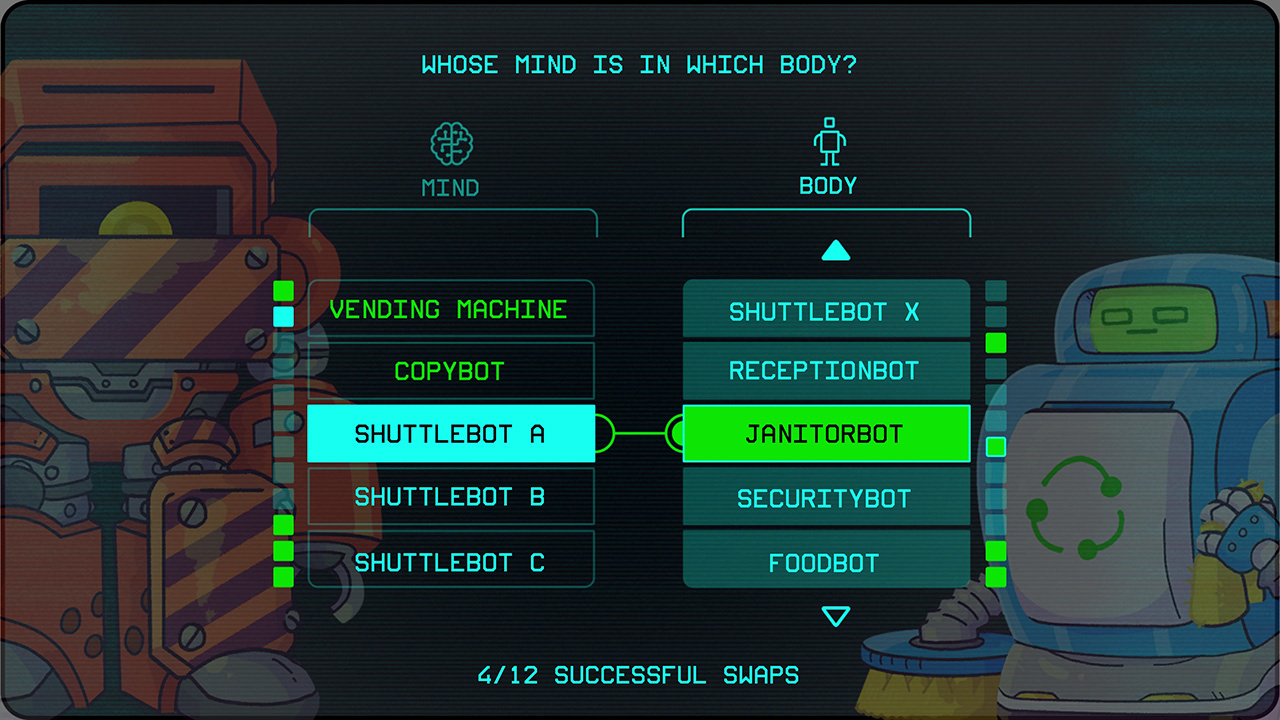This screenshot has height=720, width=1280.
Task: Click the topmost green status square on the left
Action: tap(284, 290)
